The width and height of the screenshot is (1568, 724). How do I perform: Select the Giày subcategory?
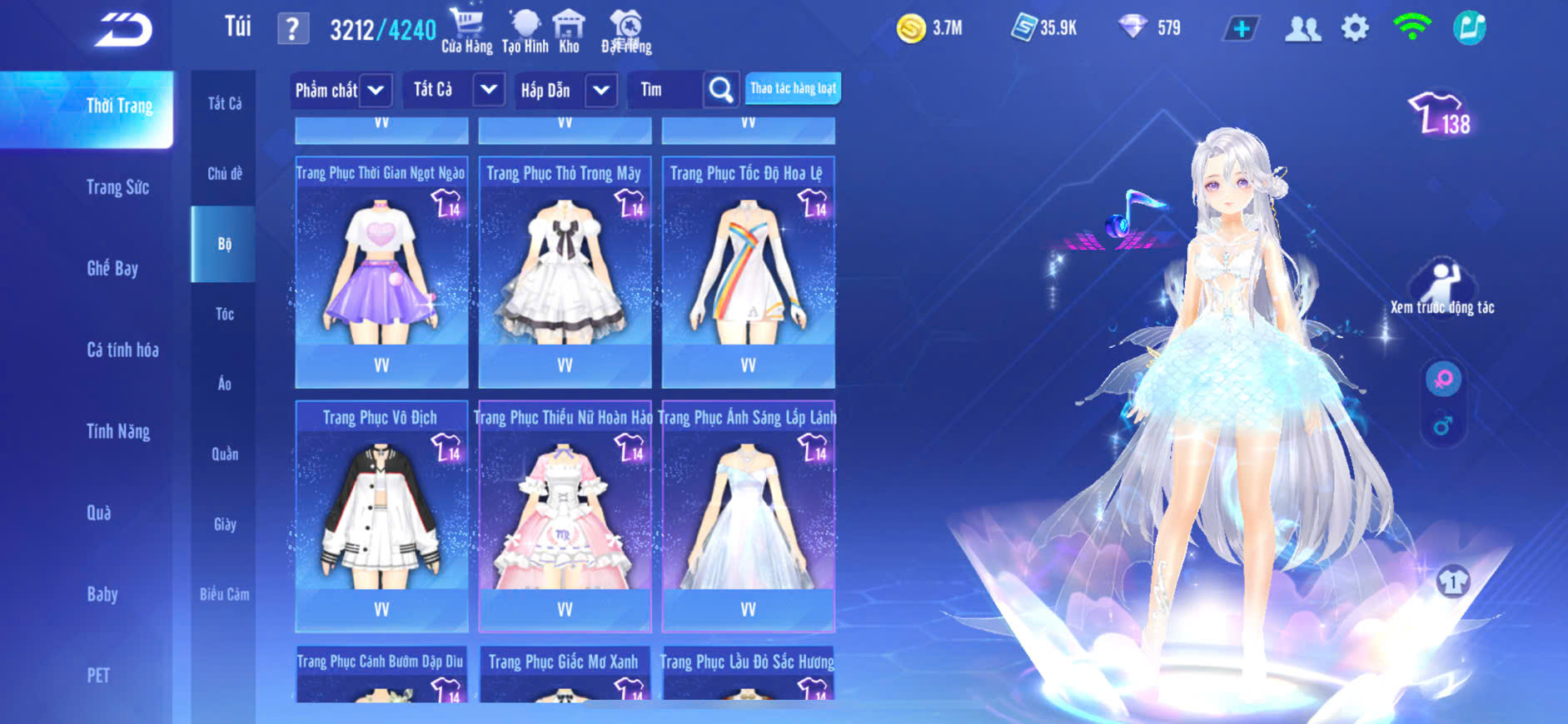pyautogui.click(x=224, y=524)
